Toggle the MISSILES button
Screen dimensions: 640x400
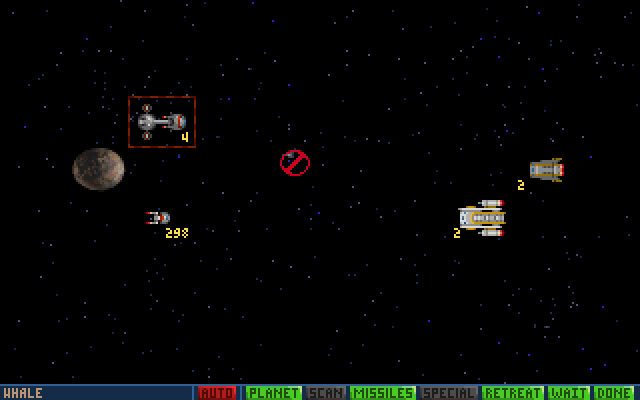point(382,393)
